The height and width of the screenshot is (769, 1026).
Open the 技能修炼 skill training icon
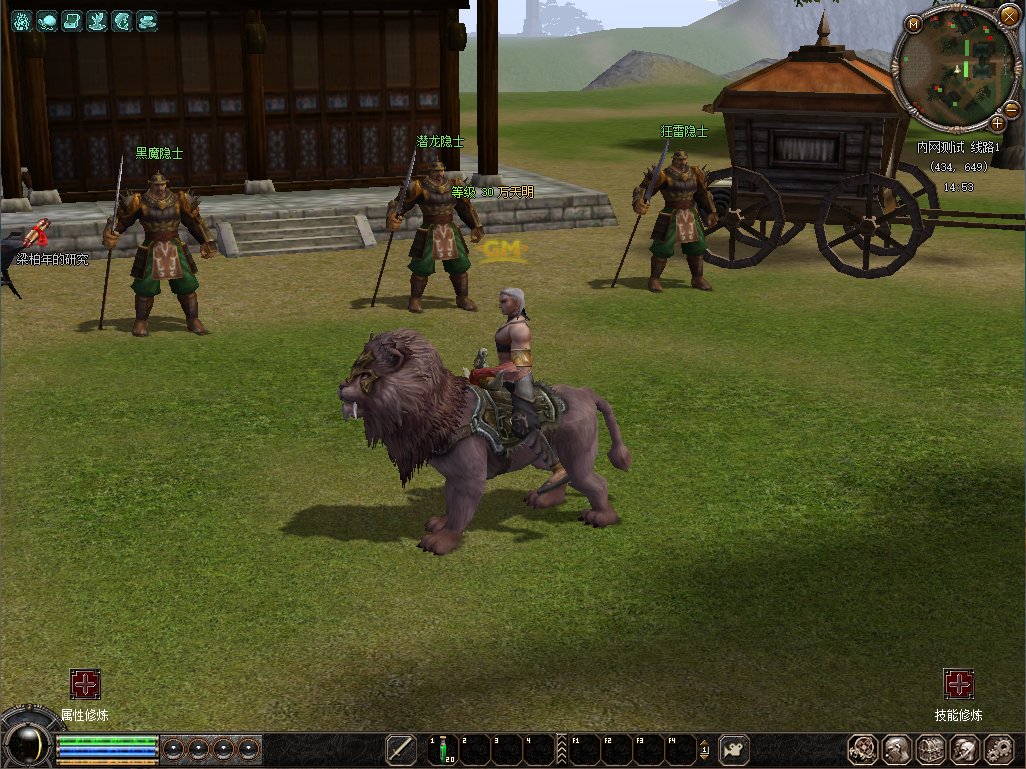coord(959,684)
